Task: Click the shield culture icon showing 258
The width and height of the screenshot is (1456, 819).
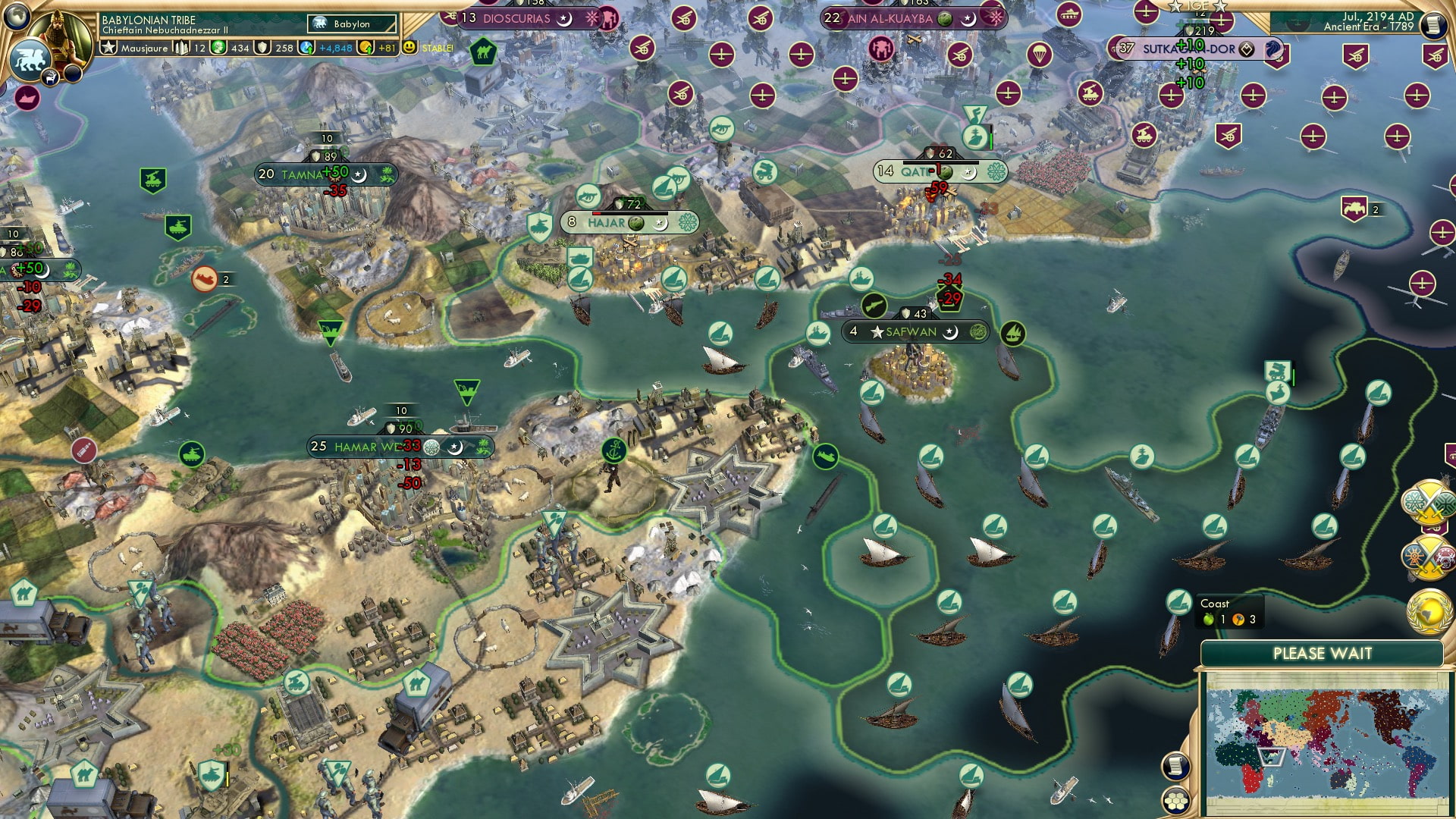Action: tap(262, 48)
